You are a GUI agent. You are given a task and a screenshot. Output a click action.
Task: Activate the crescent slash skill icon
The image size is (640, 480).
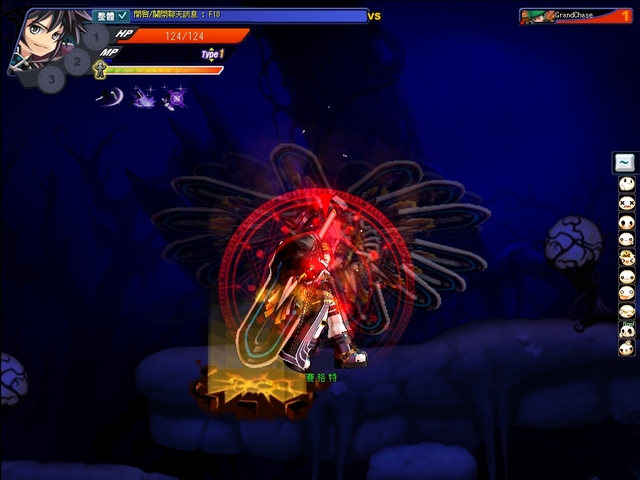point(109,96)
